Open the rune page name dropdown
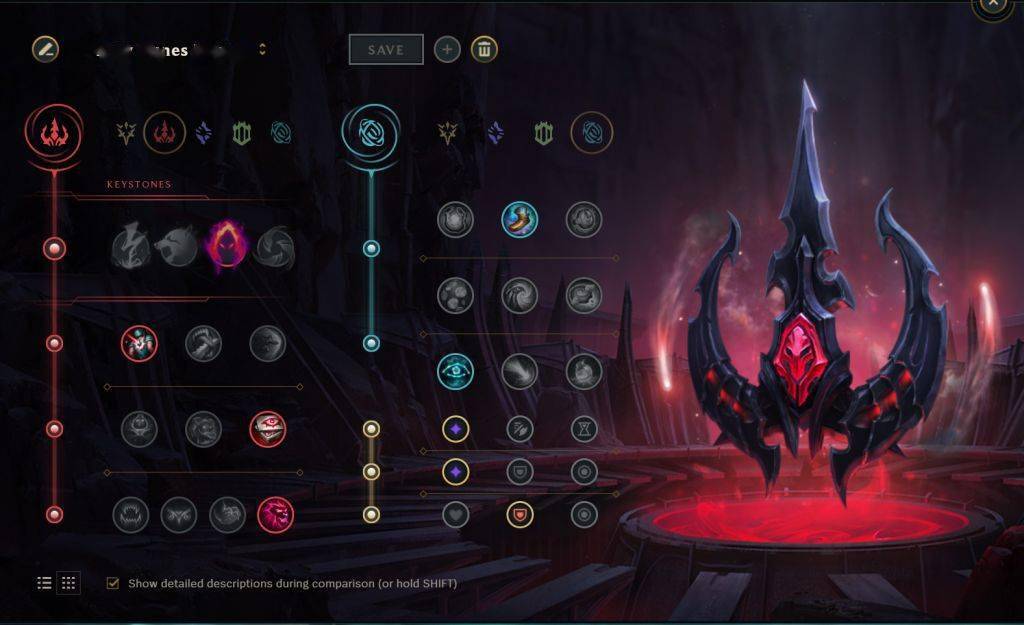 [x=262, y=50]
